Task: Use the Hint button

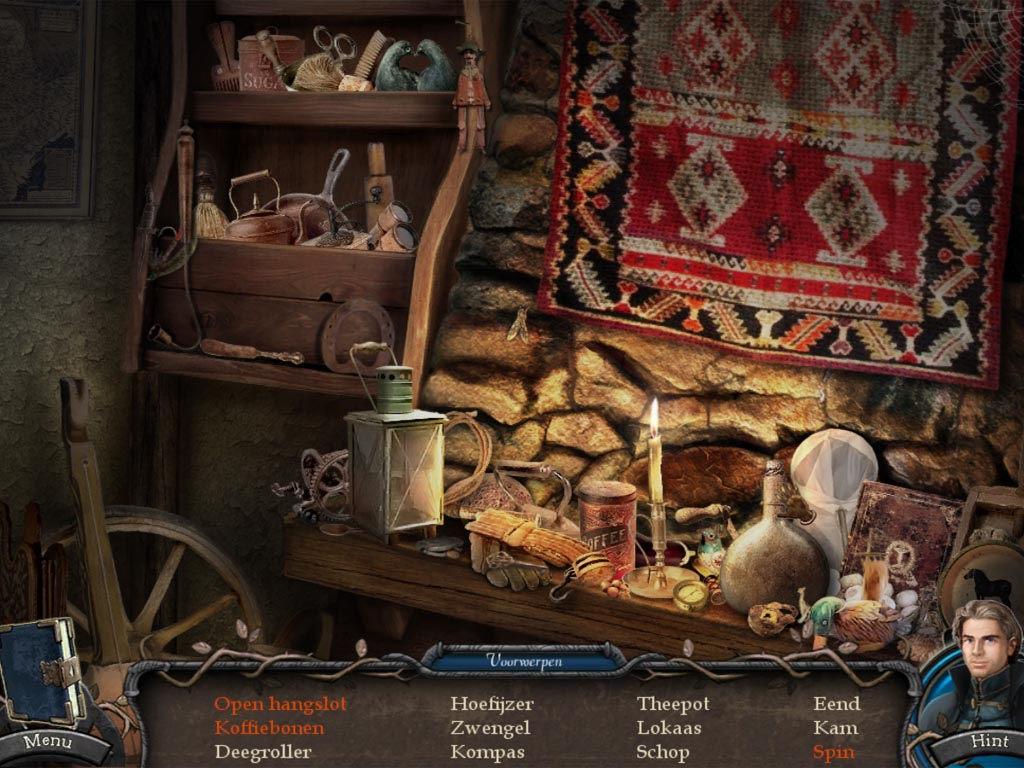Action: pyautogui.click(x=988, y=741)
